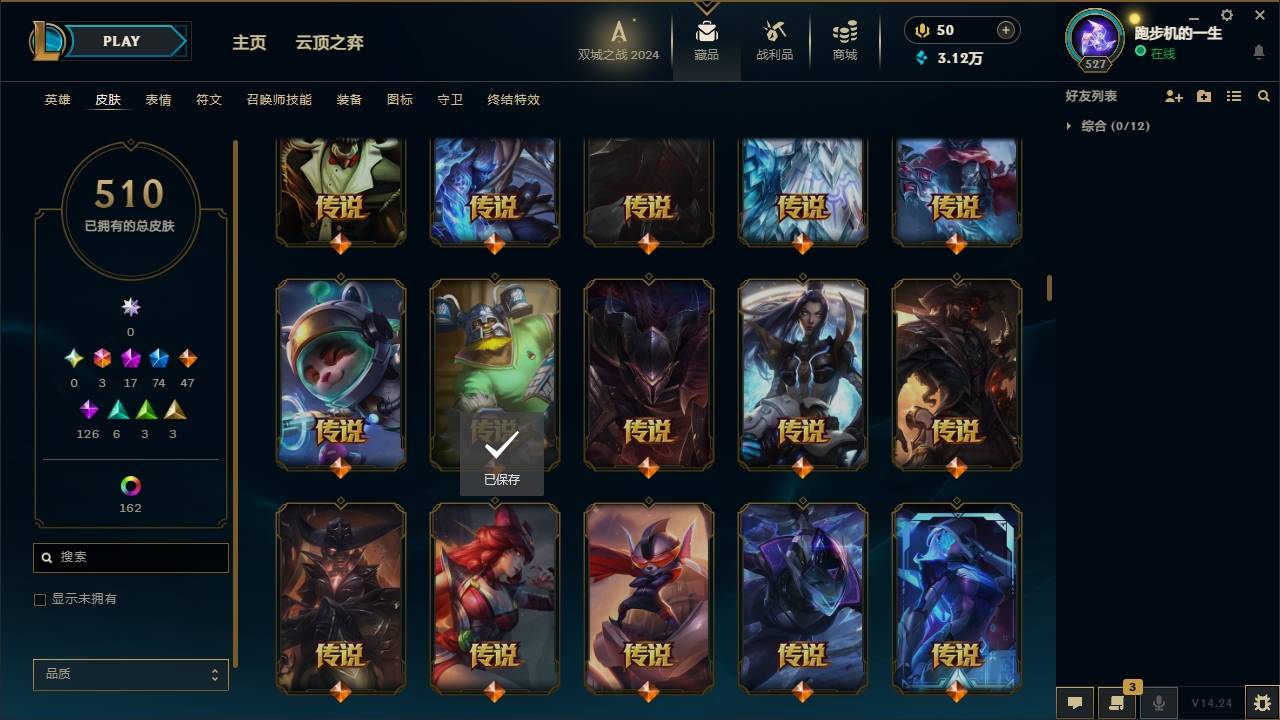Switch to the 英雄 tab
Image resolution: width=1280 pixels, height=720 pixels.
pos(57,99)
